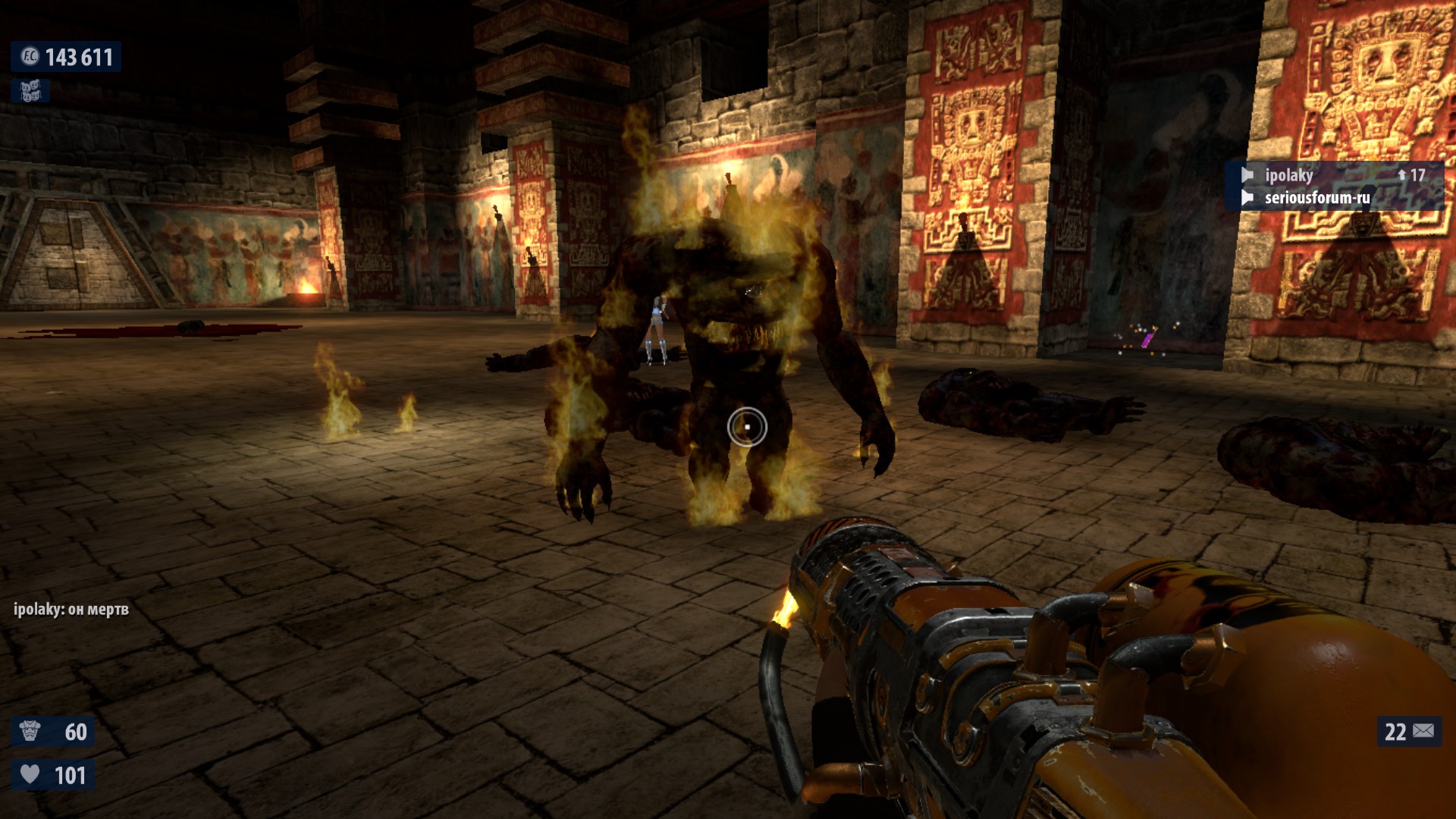This screenshot has width=1456, height=819.
Task: Click ipolaky's chat message line
Action: coord(71,609)
